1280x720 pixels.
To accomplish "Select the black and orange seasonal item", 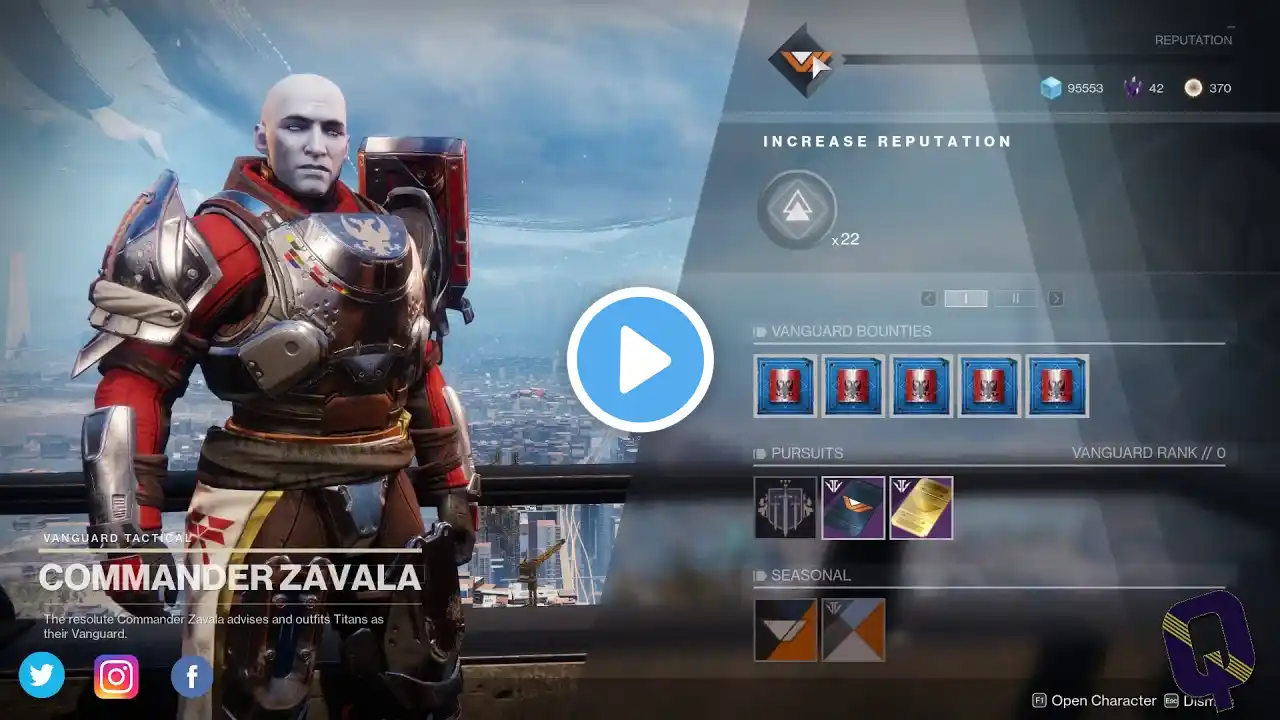I will pyautogui.click(x=785, y=630).
